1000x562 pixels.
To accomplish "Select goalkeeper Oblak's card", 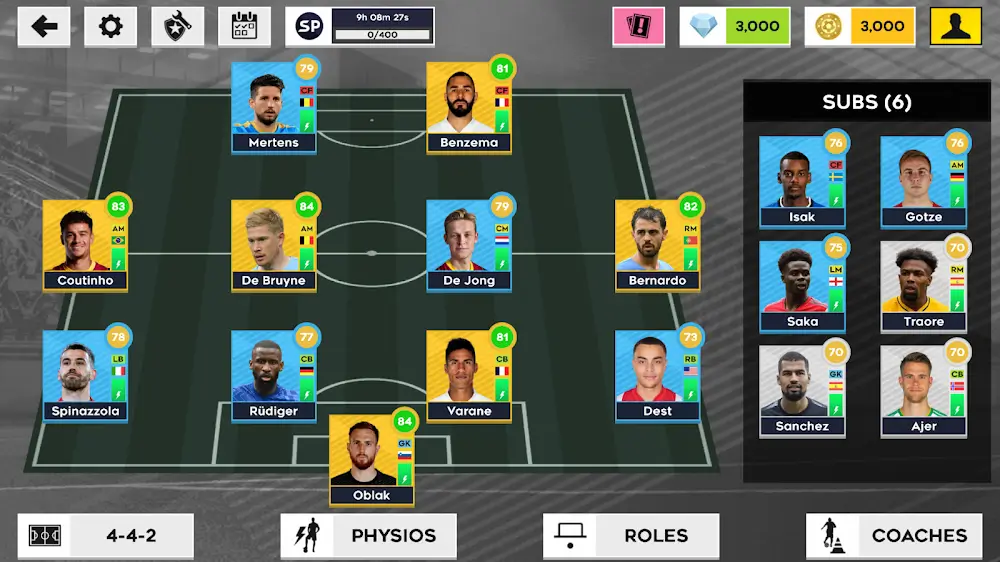I will tap(371, 459).
